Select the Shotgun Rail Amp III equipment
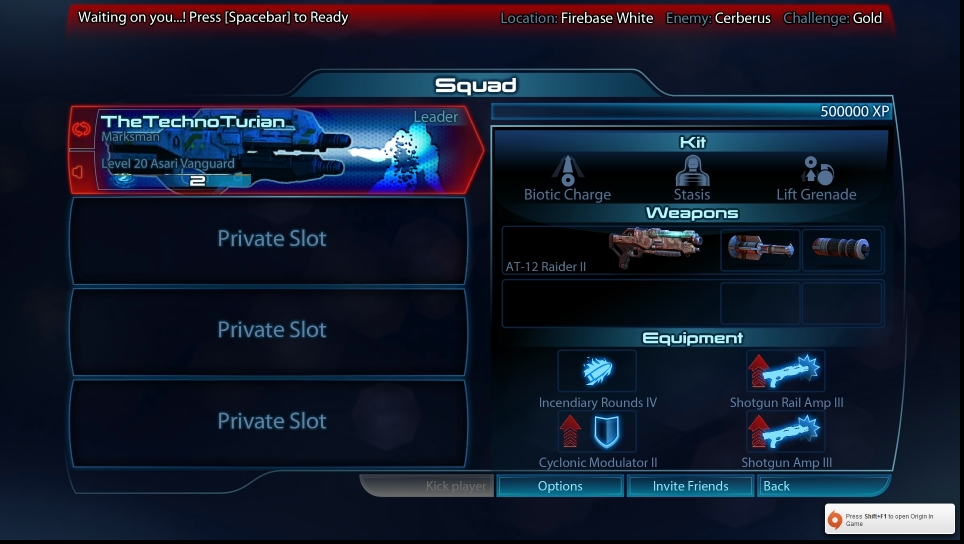 786,371
